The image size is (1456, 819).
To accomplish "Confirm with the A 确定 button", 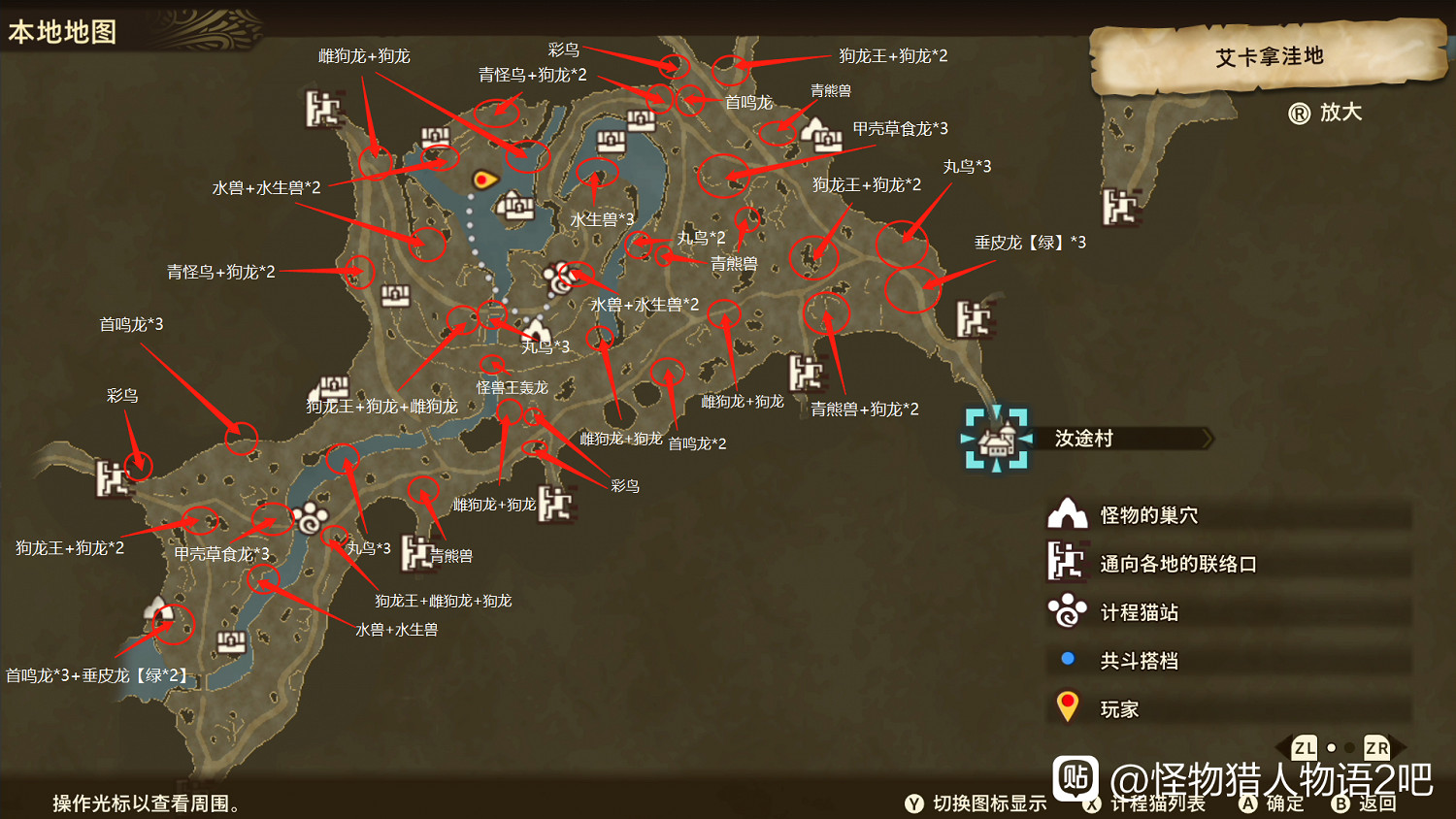I will point(1246,804).
